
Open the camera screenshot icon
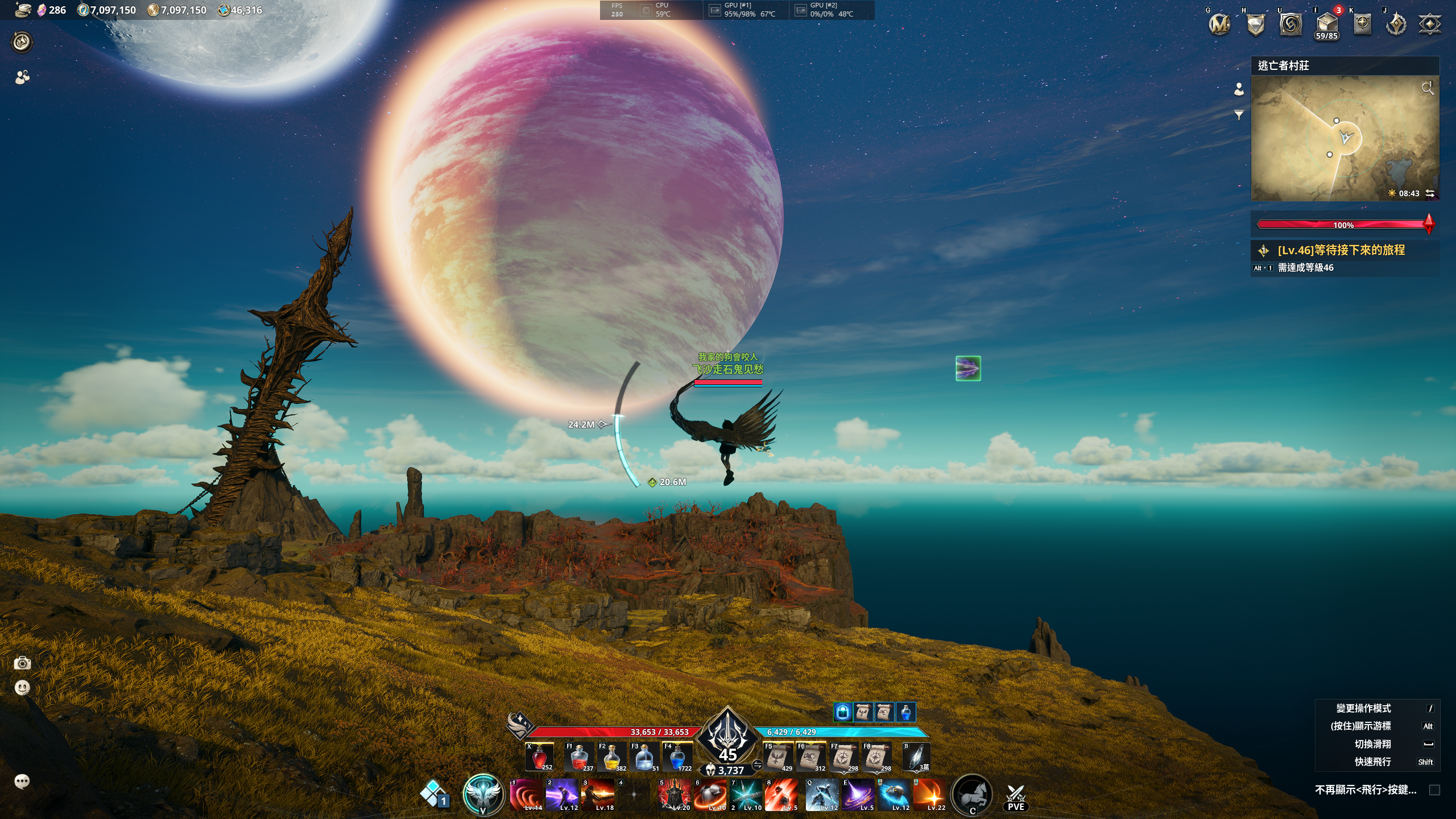click(x=22, y=663)
